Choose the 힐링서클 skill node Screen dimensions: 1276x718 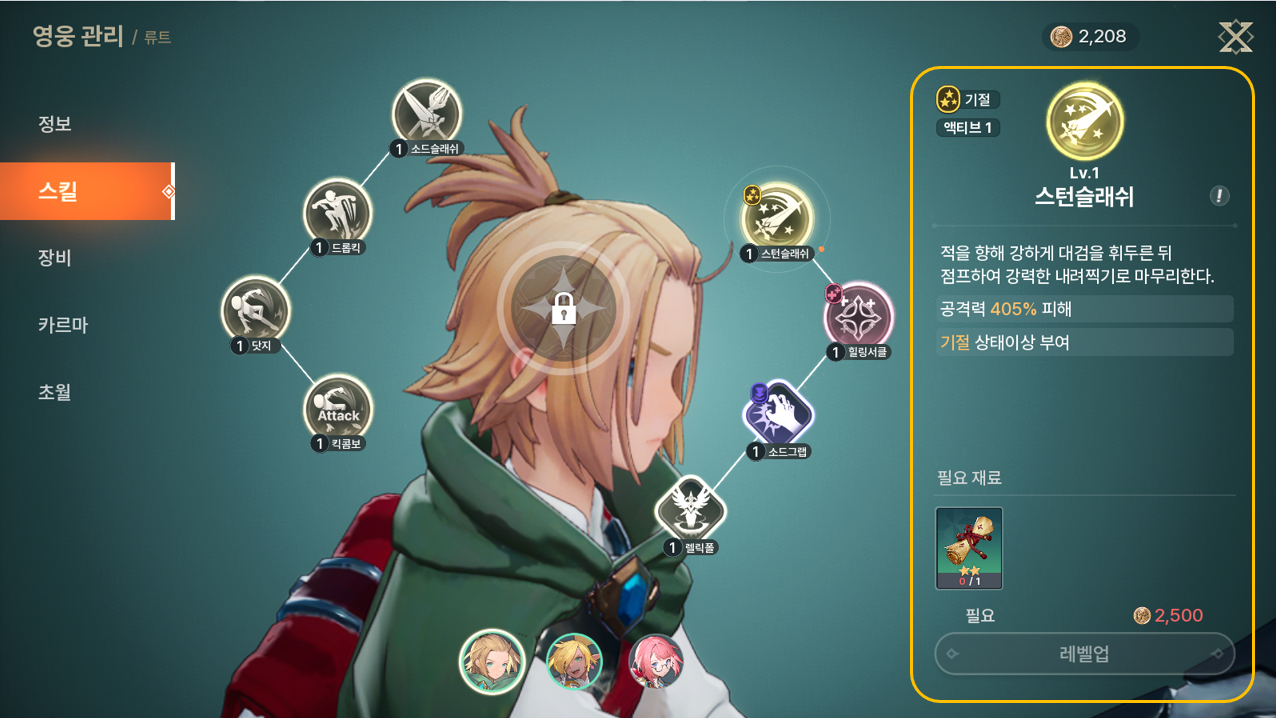tap(858, 316)
